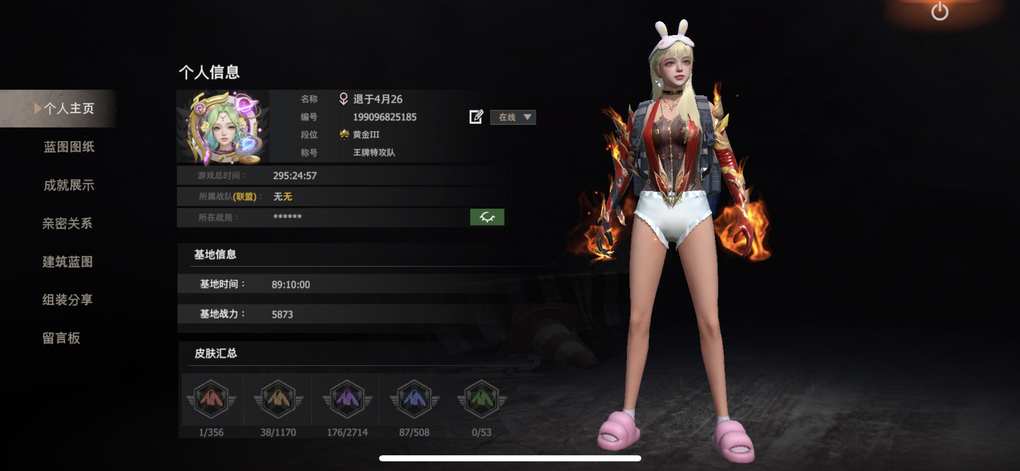
Task: Switch to the 蓝图图纸 tab
Action: (68, 147)
